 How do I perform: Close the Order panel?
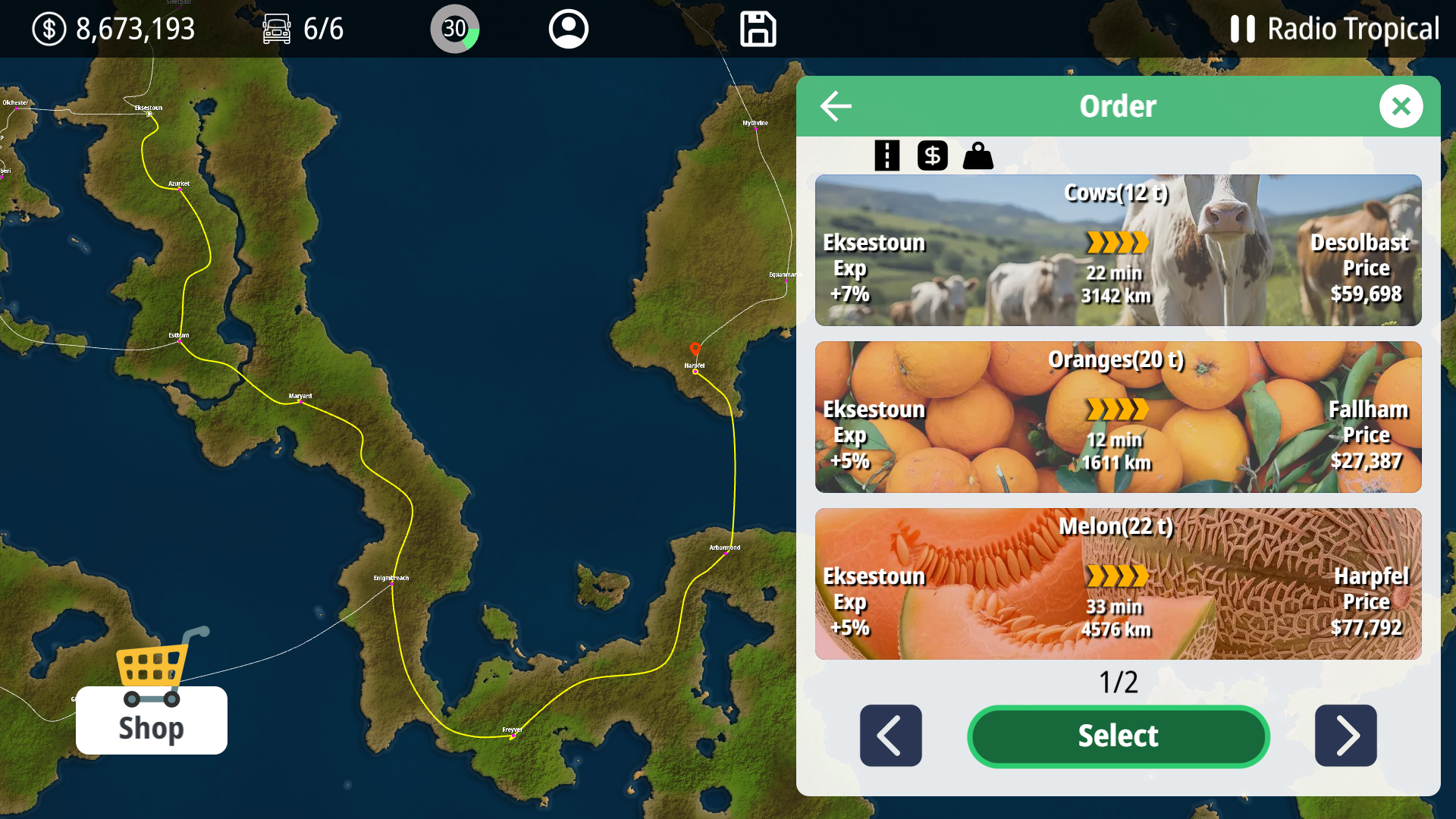coord(1401,106)
